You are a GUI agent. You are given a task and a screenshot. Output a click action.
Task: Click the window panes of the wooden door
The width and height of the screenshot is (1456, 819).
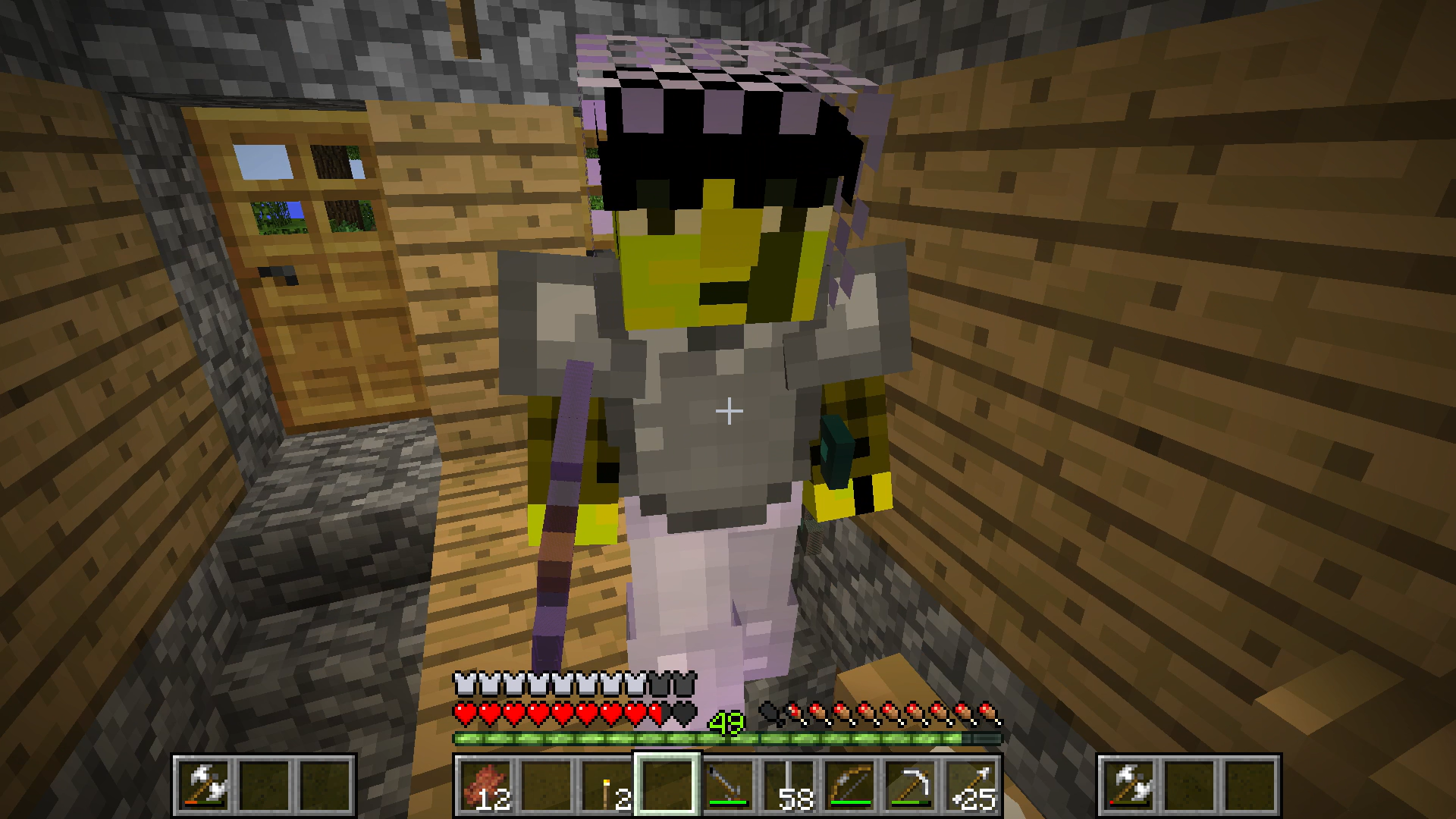[303, 186]
